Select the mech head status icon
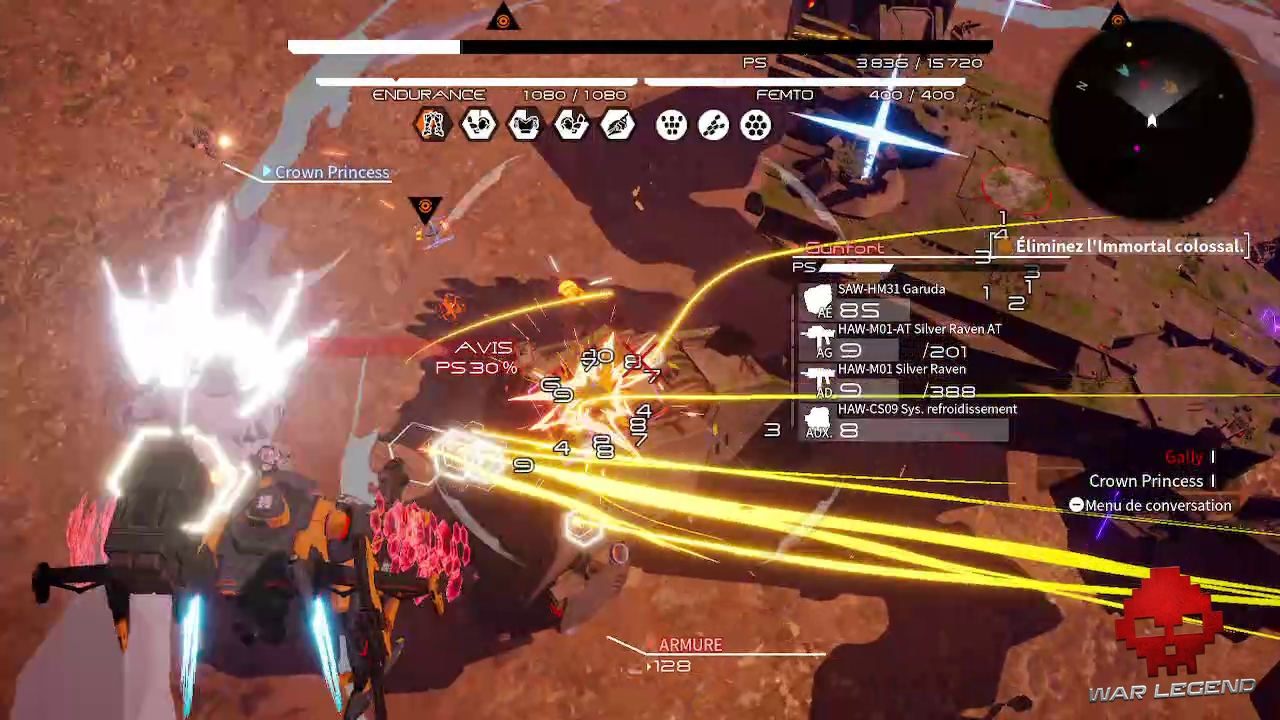Viewport: 1280px width, 720px height. [479, 125]
